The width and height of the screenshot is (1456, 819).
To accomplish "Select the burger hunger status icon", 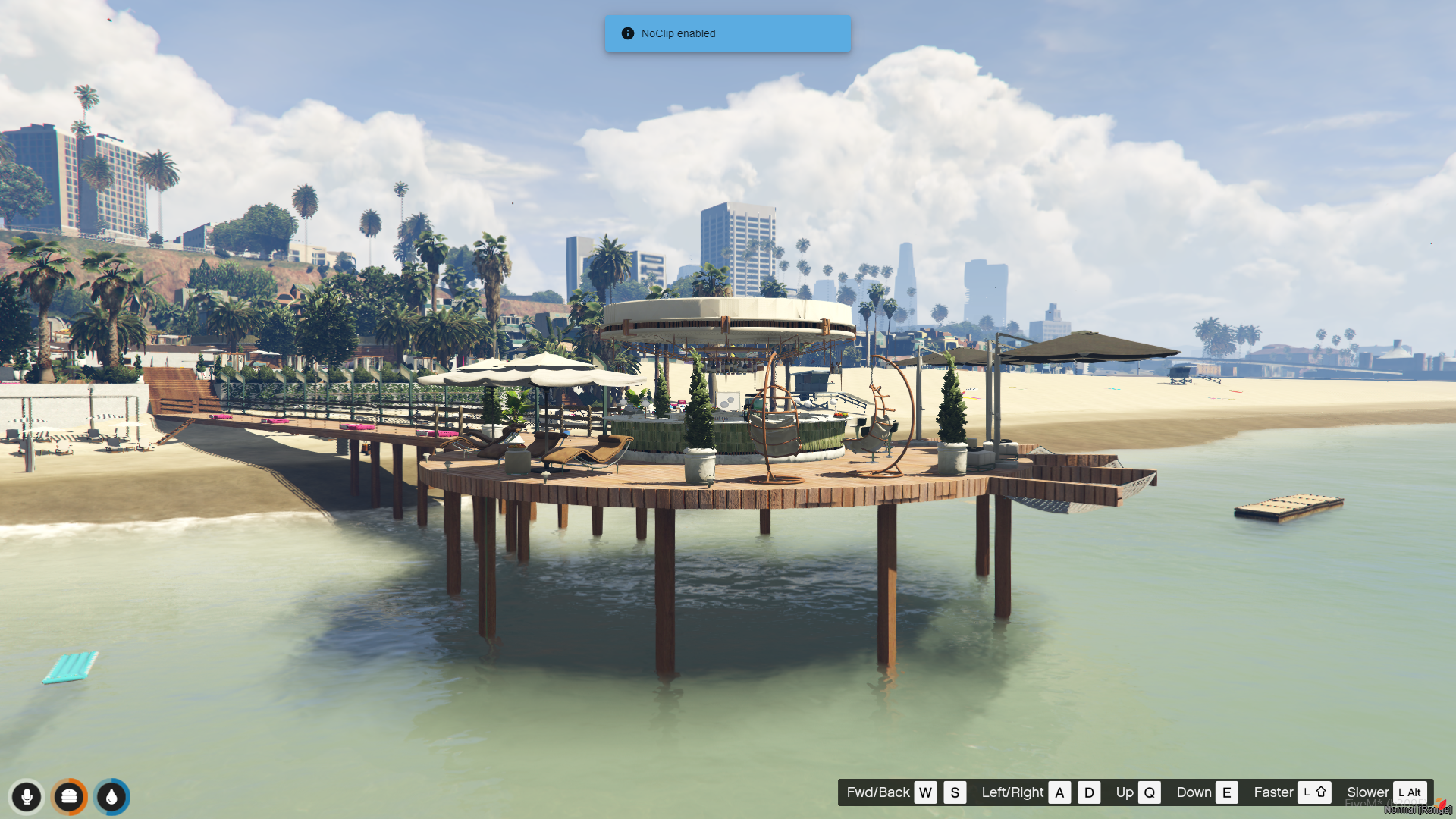I will coord(69,796).
